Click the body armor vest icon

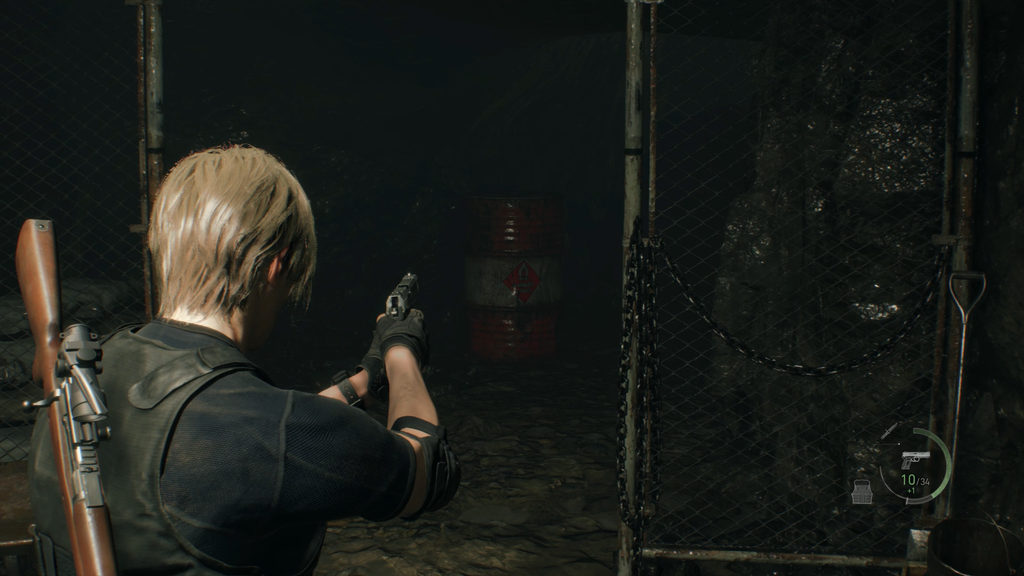pos(862,491)
